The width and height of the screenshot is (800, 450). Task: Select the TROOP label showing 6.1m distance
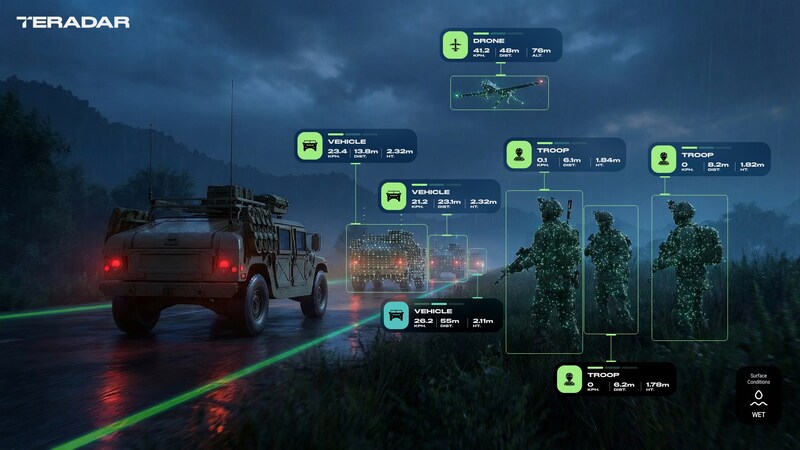tap(564, 155)
